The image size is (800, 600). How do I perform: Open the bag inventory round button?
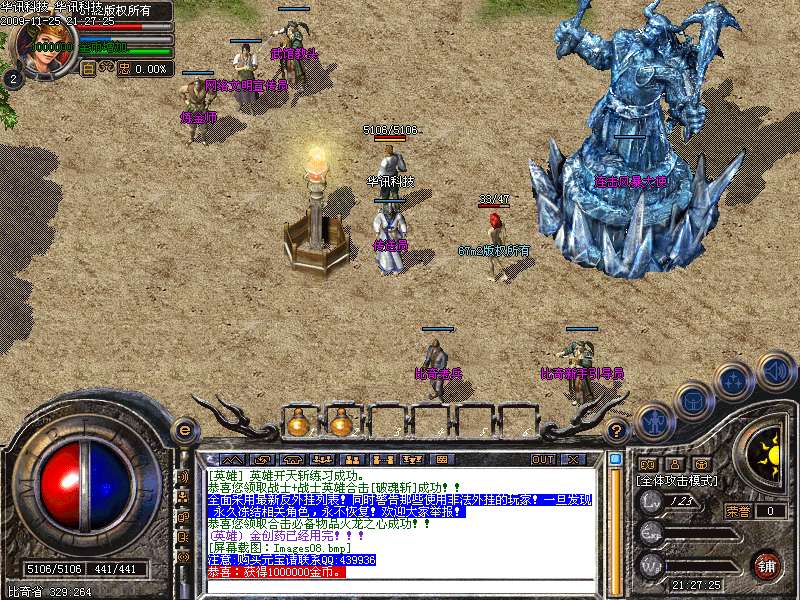click(x=693, y=401)
